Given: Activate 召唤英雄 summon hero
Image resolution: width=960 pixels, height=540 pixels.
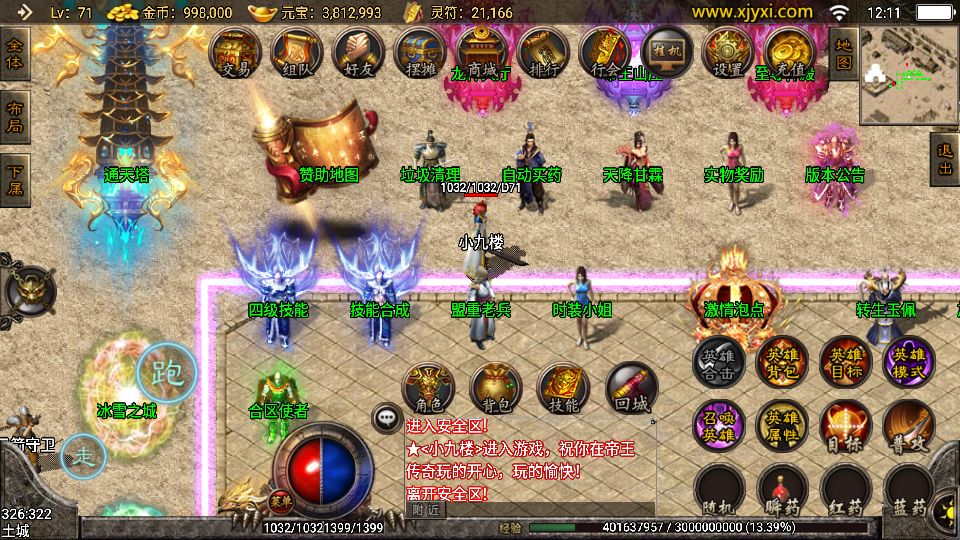Looking at the screenshot, I should click(719, 424).
